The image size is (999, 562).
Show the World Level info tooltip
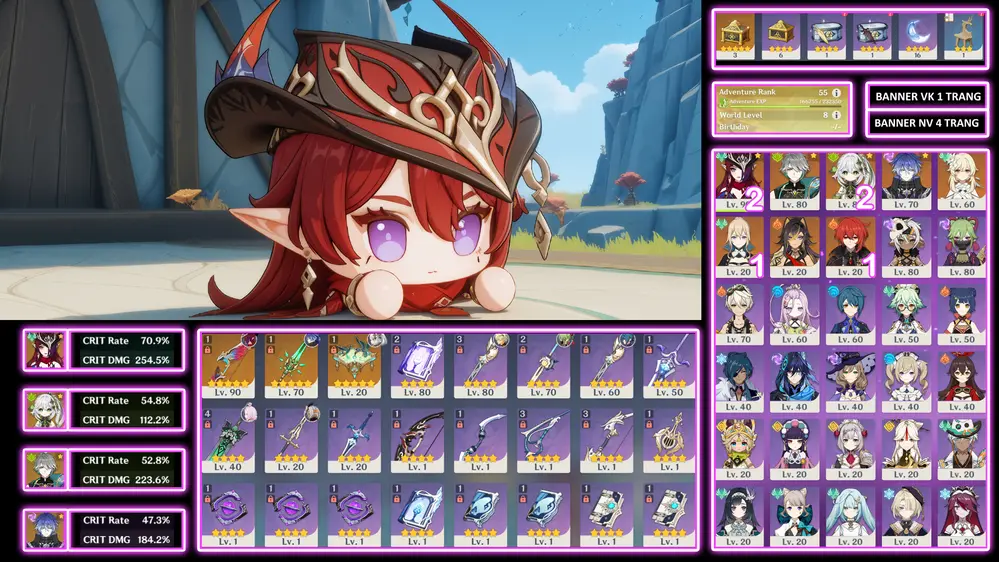[x=836, y=115]
